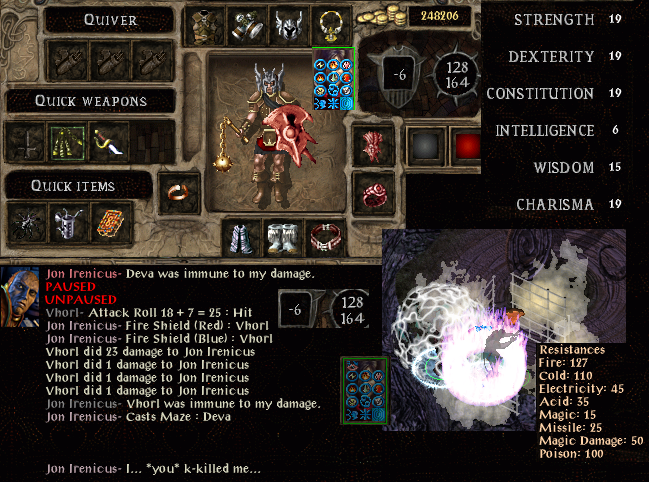This screenshot has width=649, height=482.
Task: Select the armor equipment slot
Action: click(x=206, y=24)
